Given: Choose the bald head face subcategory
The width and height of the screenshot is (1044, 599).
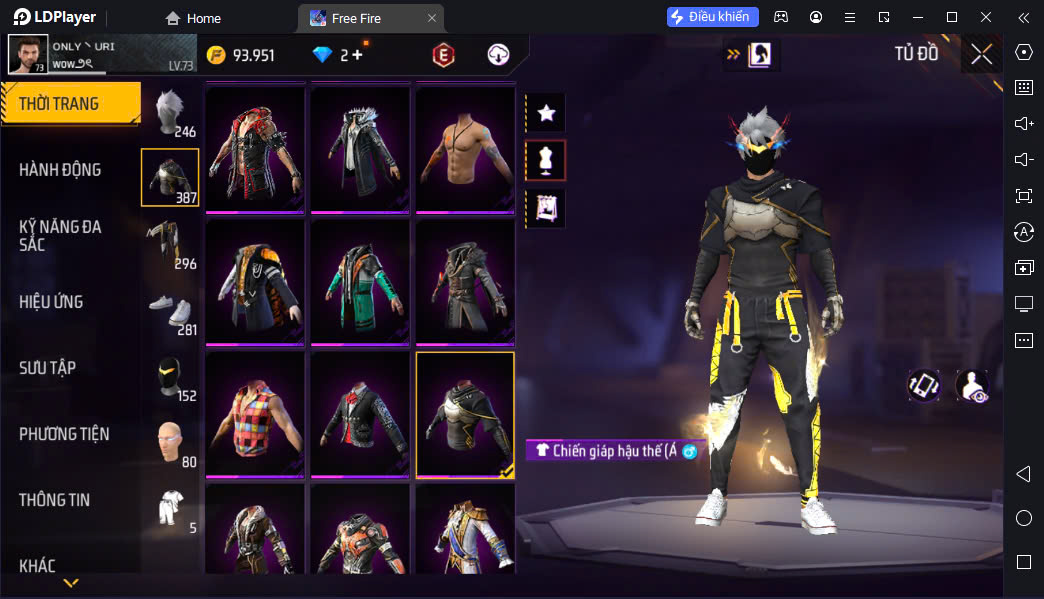Looking at the screenshot, I should pyautogui.click(x=171, y=442).
